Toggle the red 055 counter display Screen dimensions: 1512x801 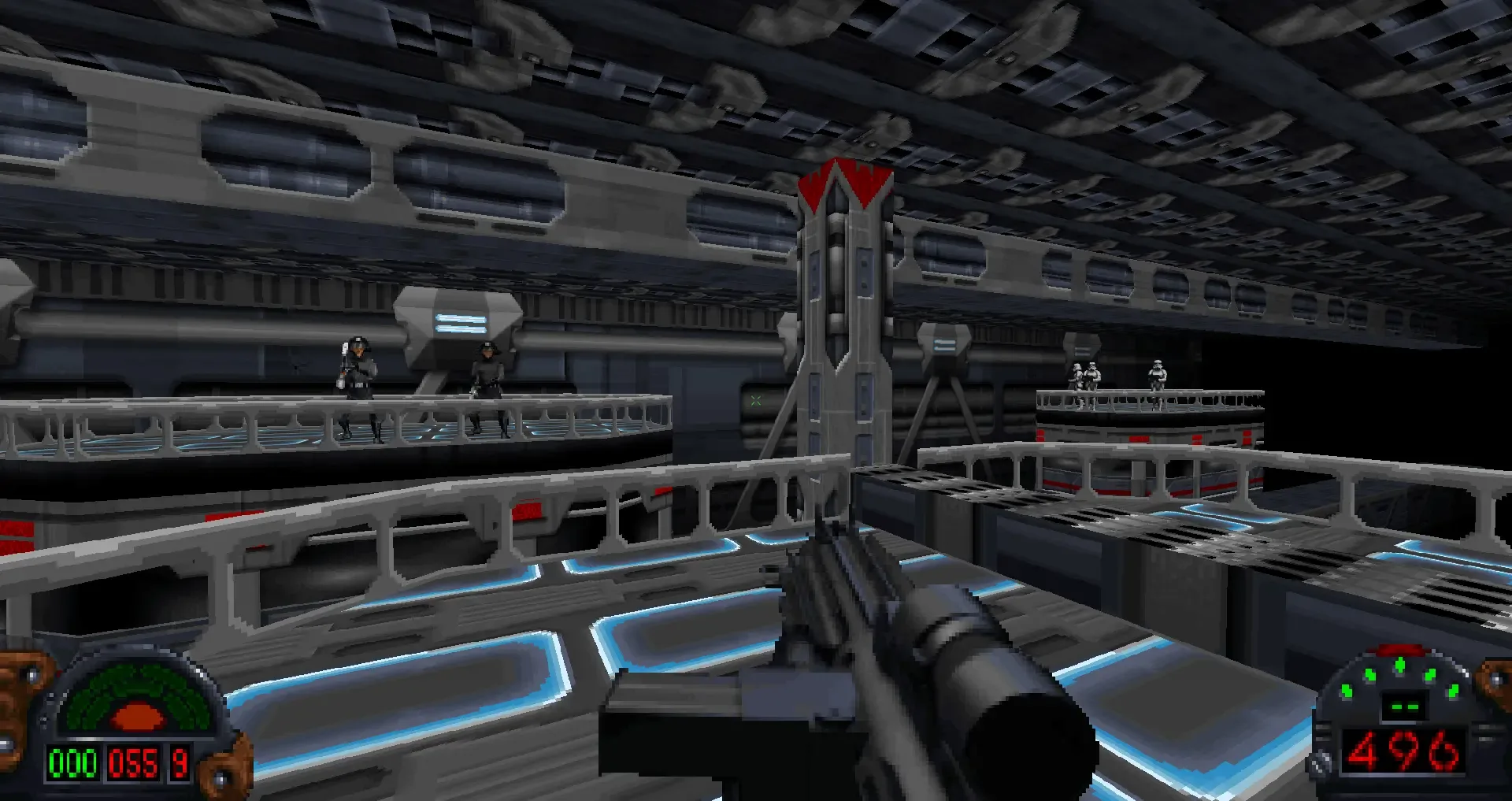coord(134,763)
